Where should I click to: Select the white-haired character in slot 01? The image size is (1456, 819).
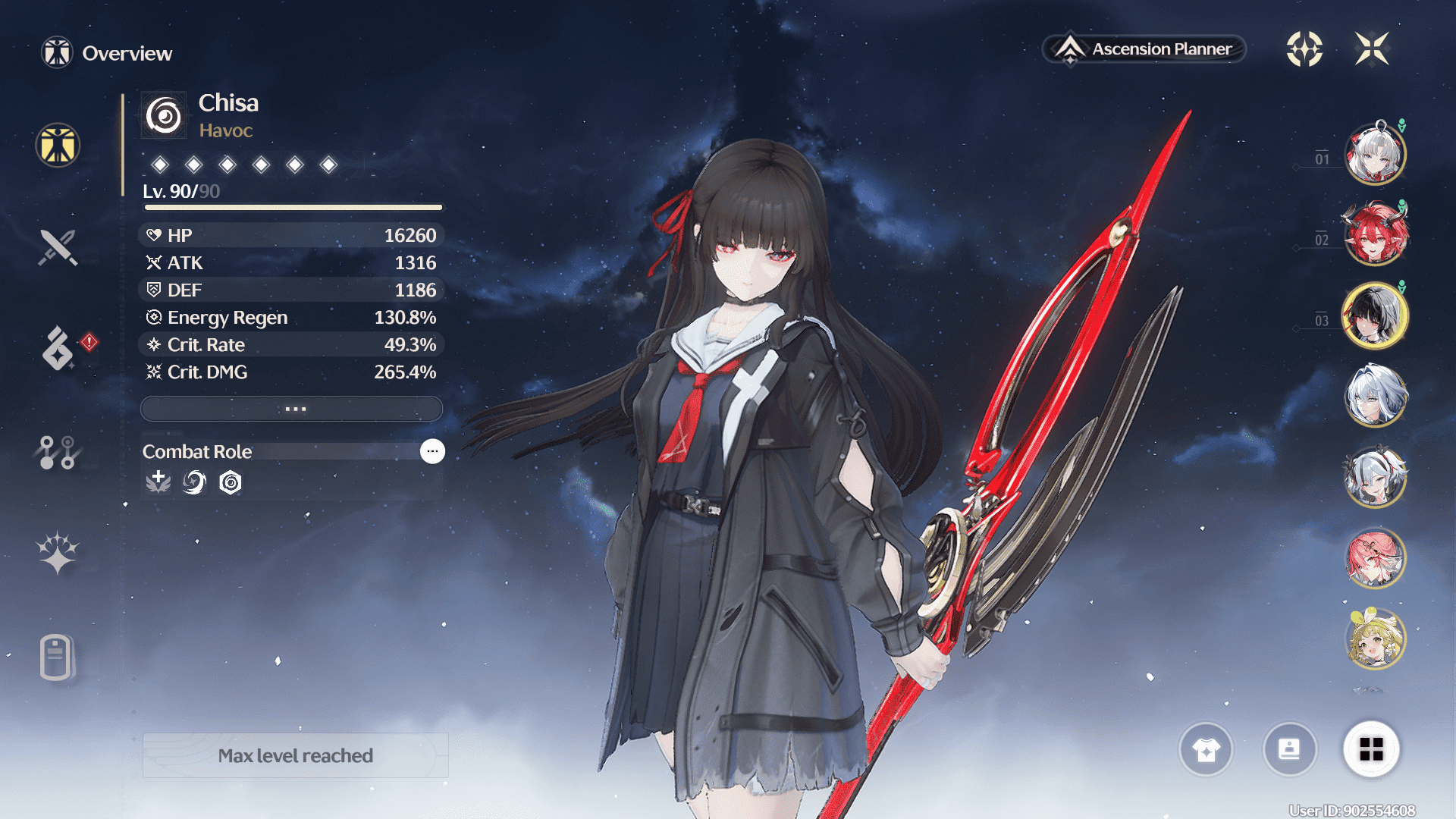pos(1375,155)
